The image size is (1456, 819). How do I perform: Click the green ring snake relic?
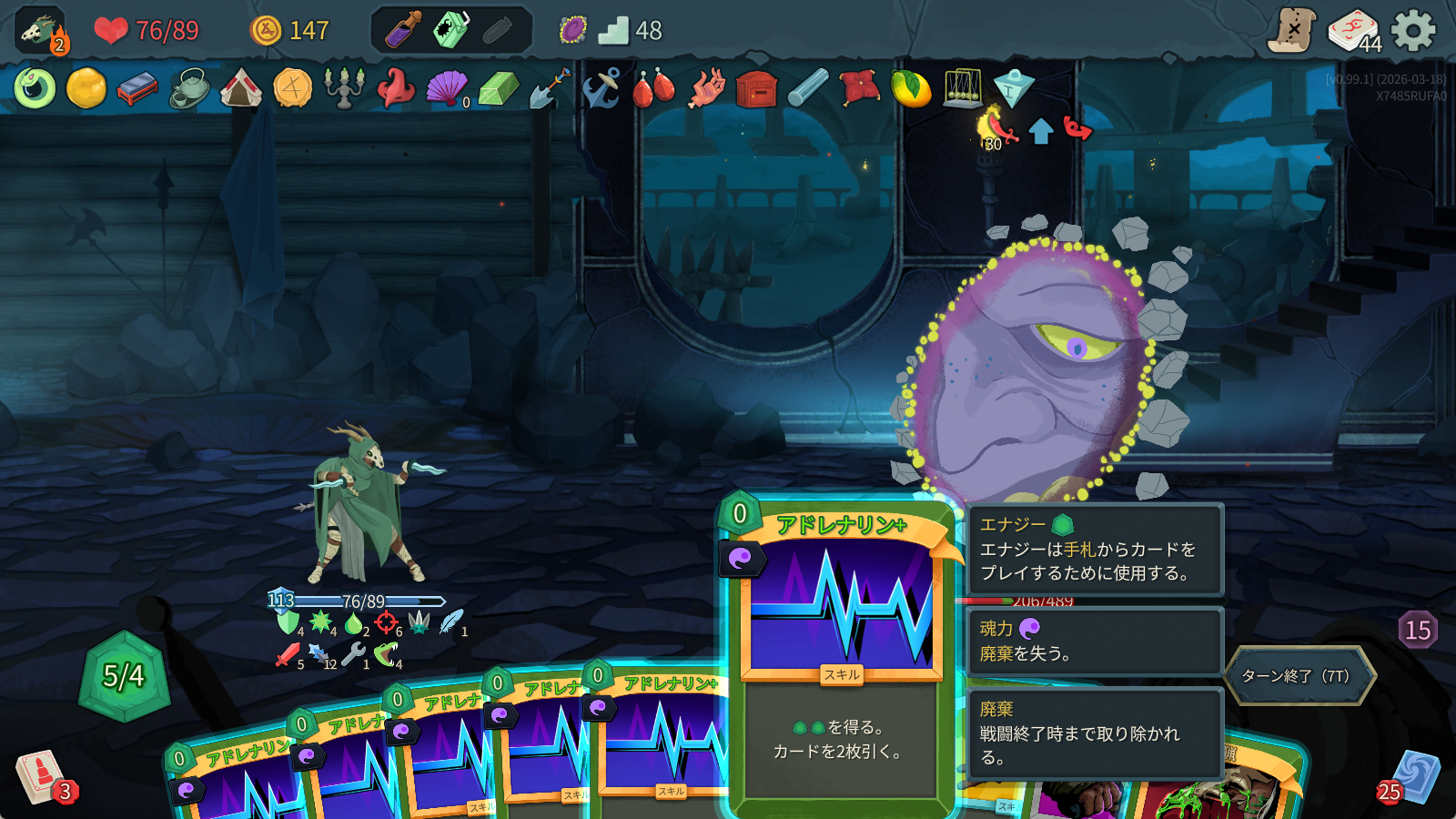(35, 88)
